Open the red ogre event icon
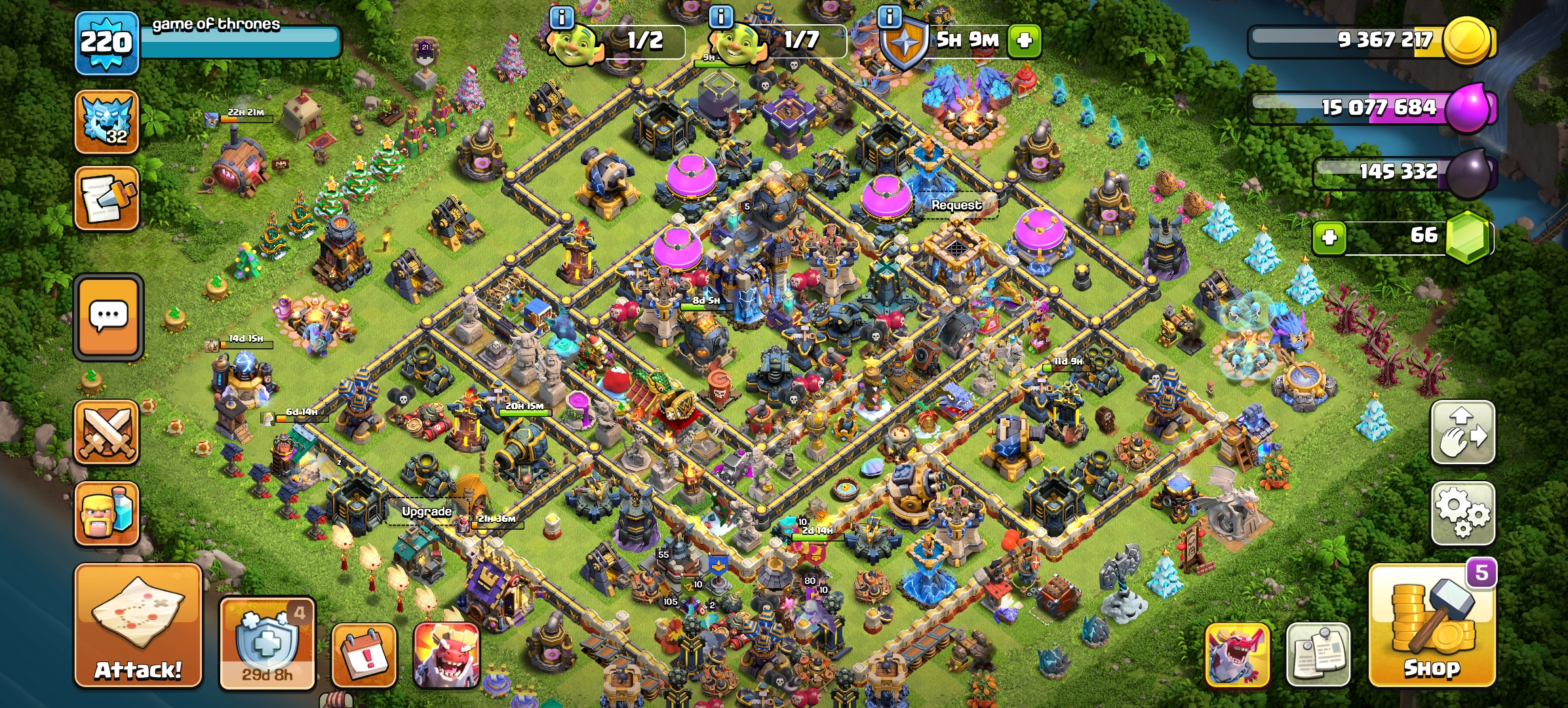This screenshot has height=708, width=1568. click(x=446, y=656)
